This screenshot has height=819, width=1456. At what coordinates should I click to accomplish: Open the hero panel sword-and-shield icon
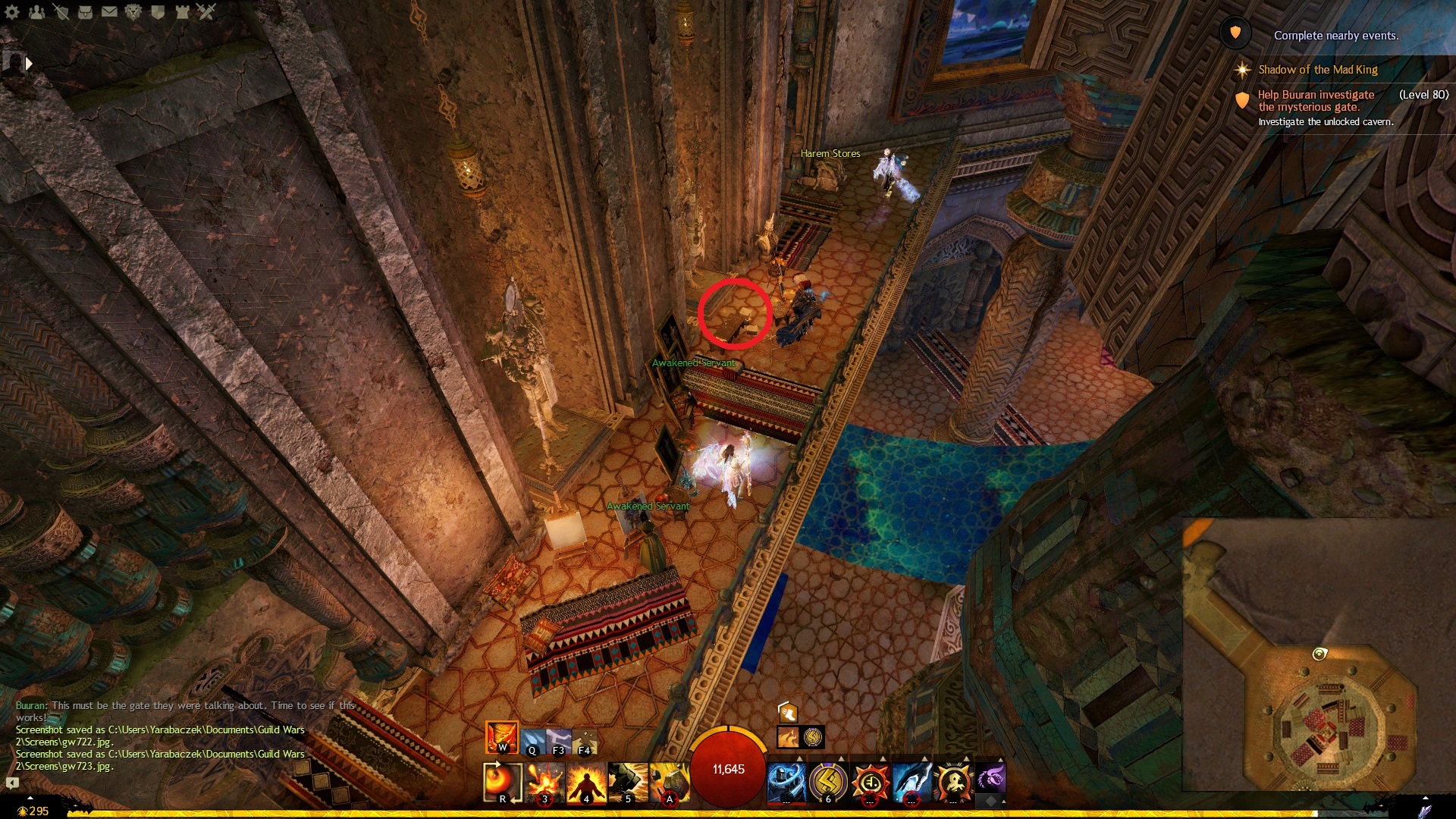(61, 11)
